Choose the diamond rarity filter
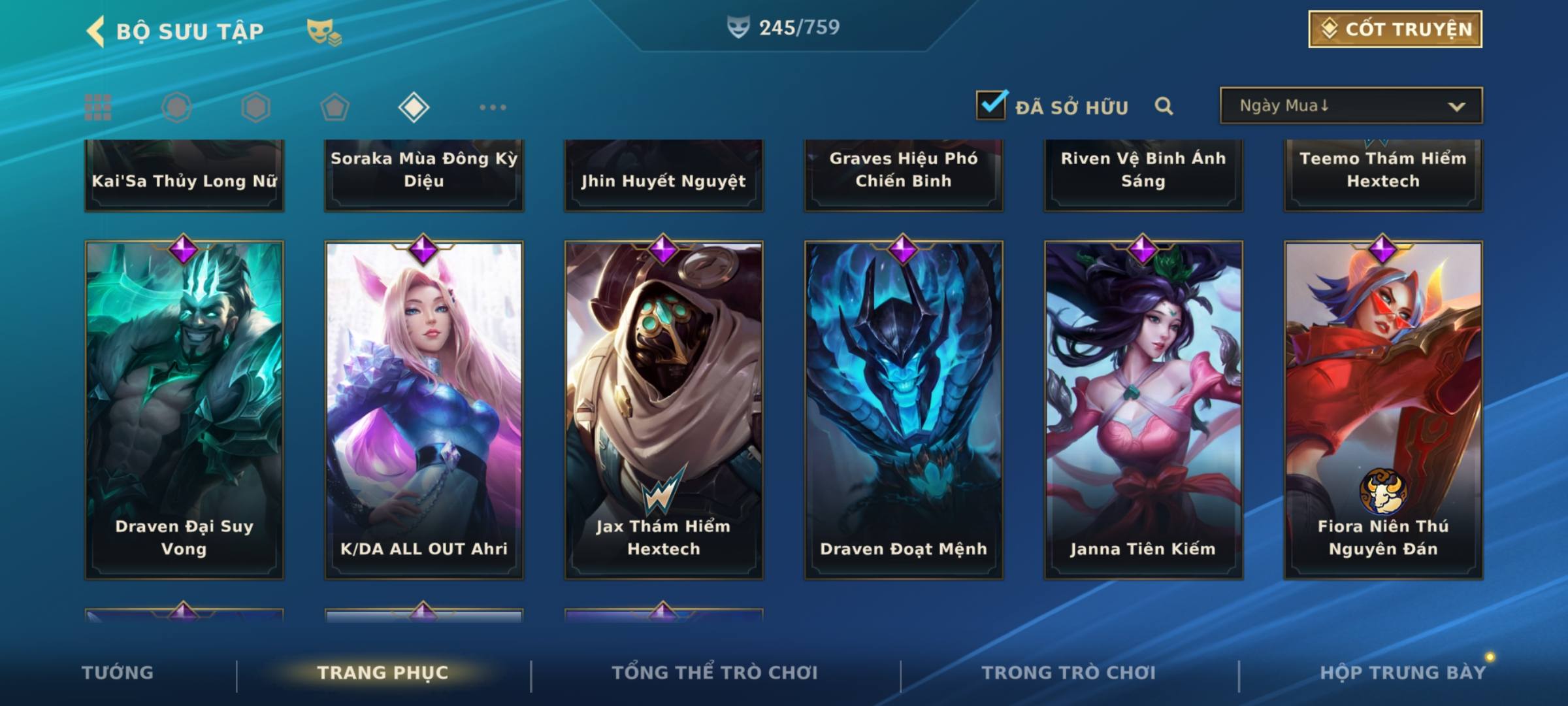This screenshot has width=1568, height=706. [x=414, y=107]
